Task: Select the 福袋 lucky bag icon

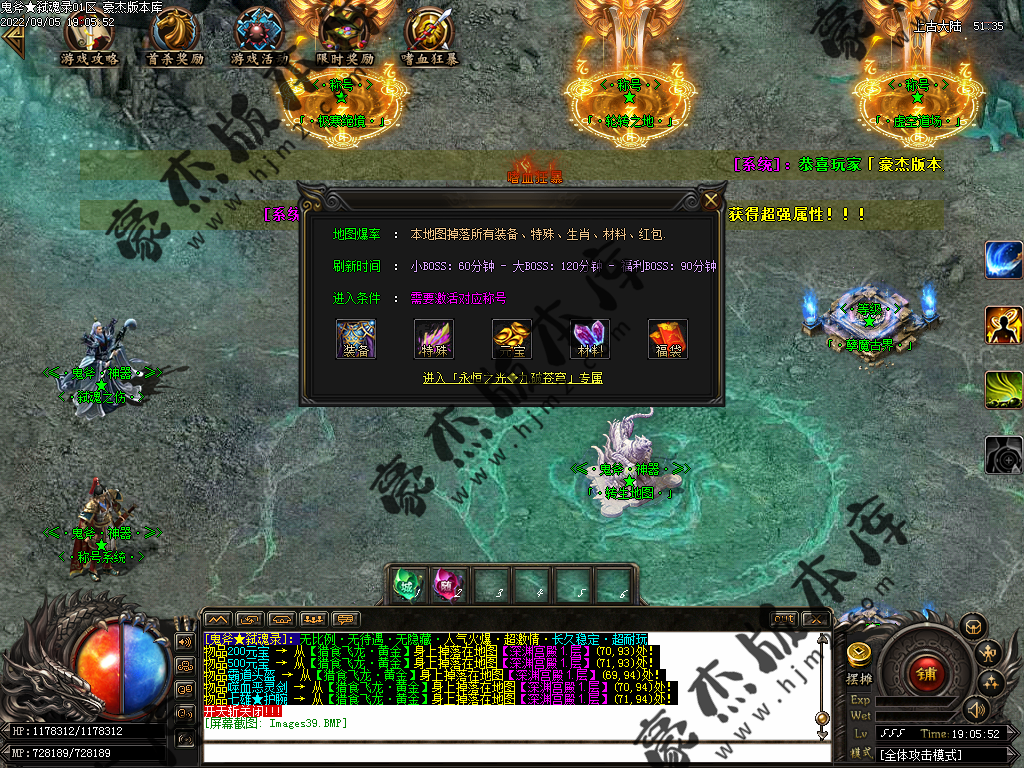Action: point(668,339)
